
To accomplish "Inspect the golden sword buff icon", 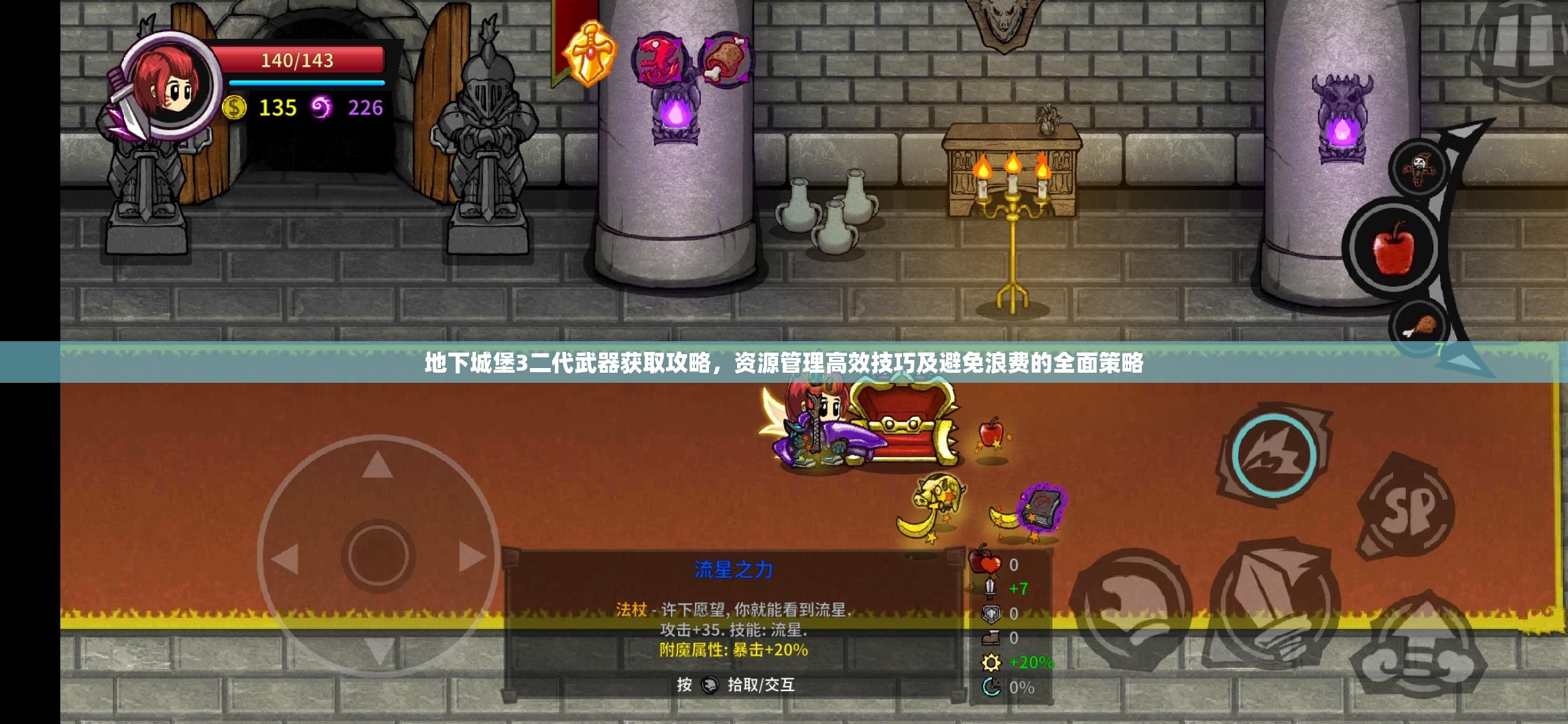I will (x=590, y=55).
